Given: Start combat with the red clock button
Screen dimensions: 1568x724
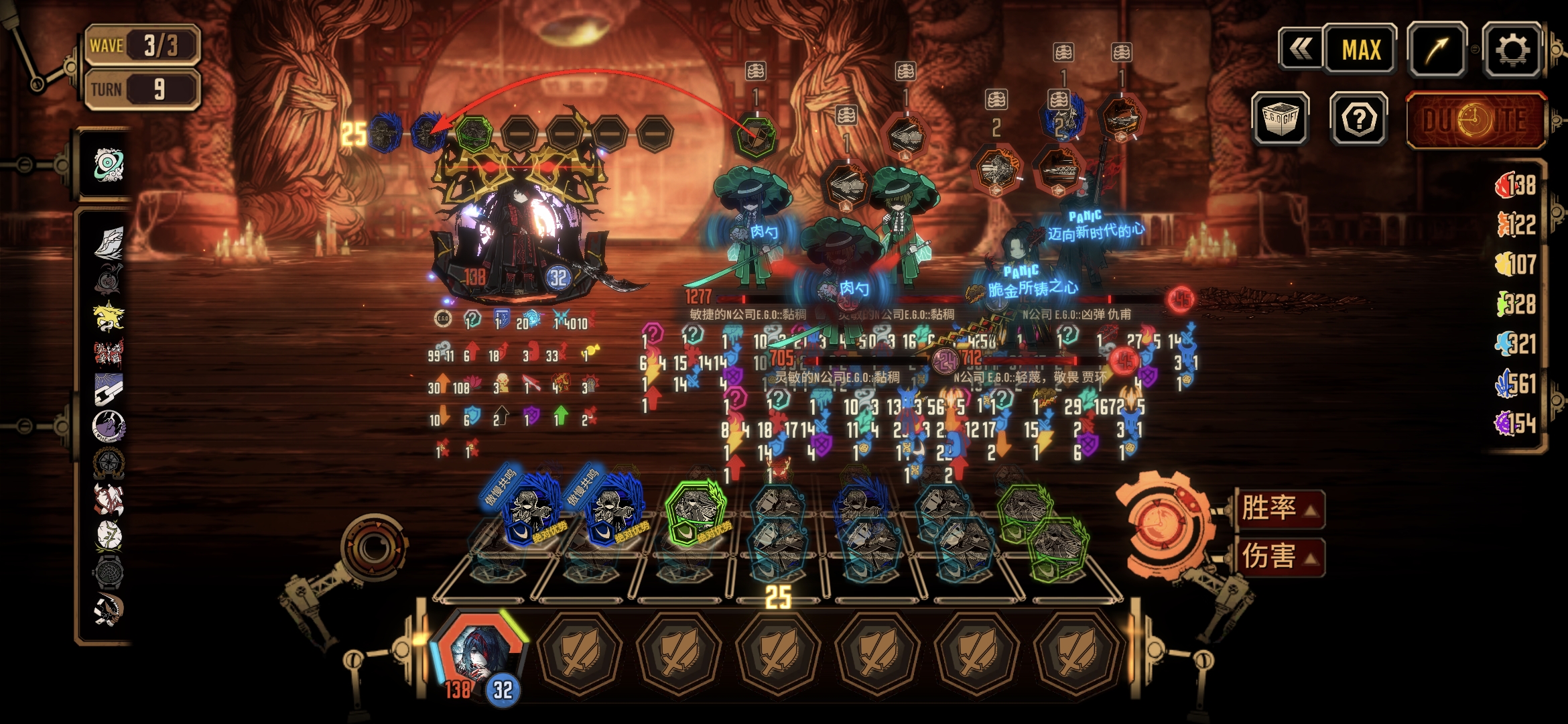Looking at the screenshot, I should (x=1476, y=121).
